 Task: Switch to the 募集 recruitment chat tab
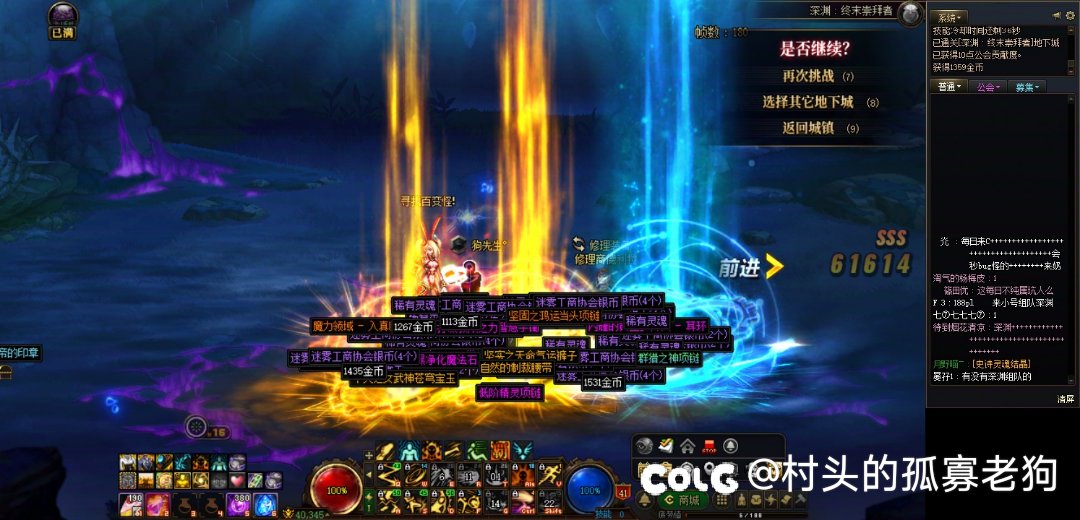pyautogui.click(x=1027, y=87)
